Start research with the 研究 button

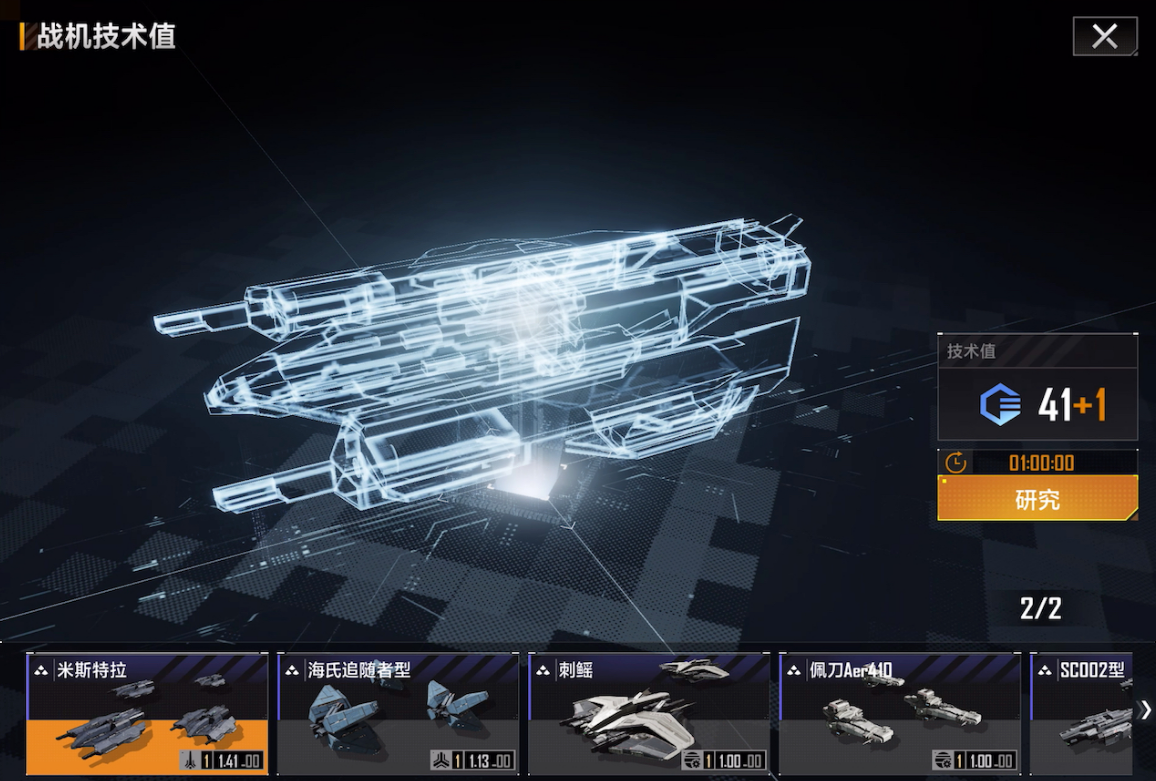pyautogui.click(x=1037, y=499)
